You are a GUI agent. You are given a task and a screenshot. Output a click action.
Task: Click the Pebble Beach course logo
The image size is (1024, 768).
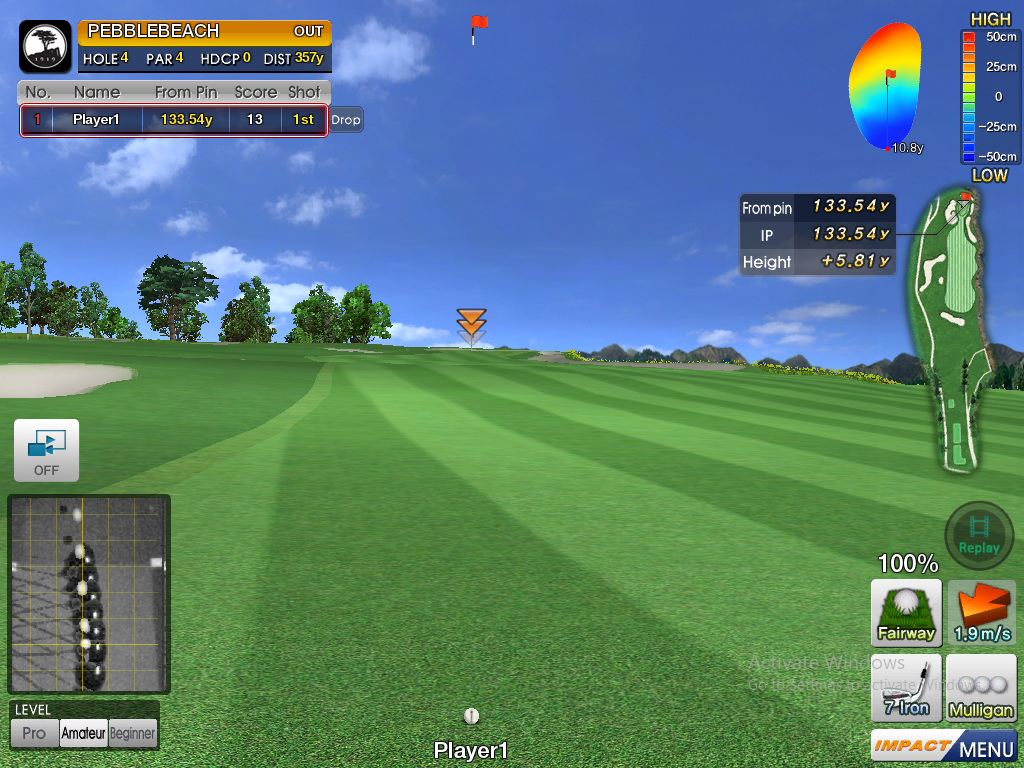(45, 46)
